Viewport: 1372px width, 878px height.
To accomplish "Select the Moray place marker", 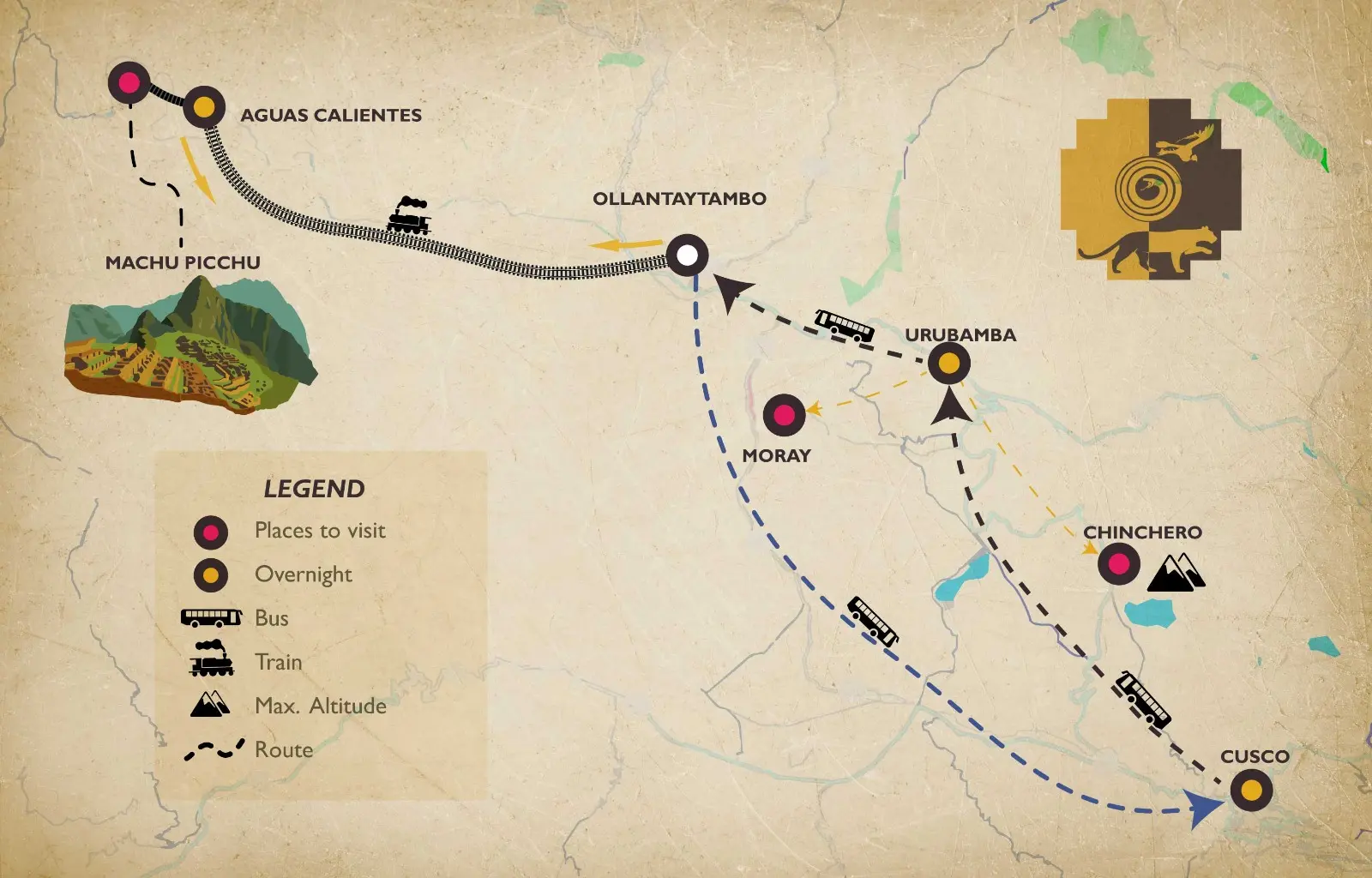I will pos(784,415).
